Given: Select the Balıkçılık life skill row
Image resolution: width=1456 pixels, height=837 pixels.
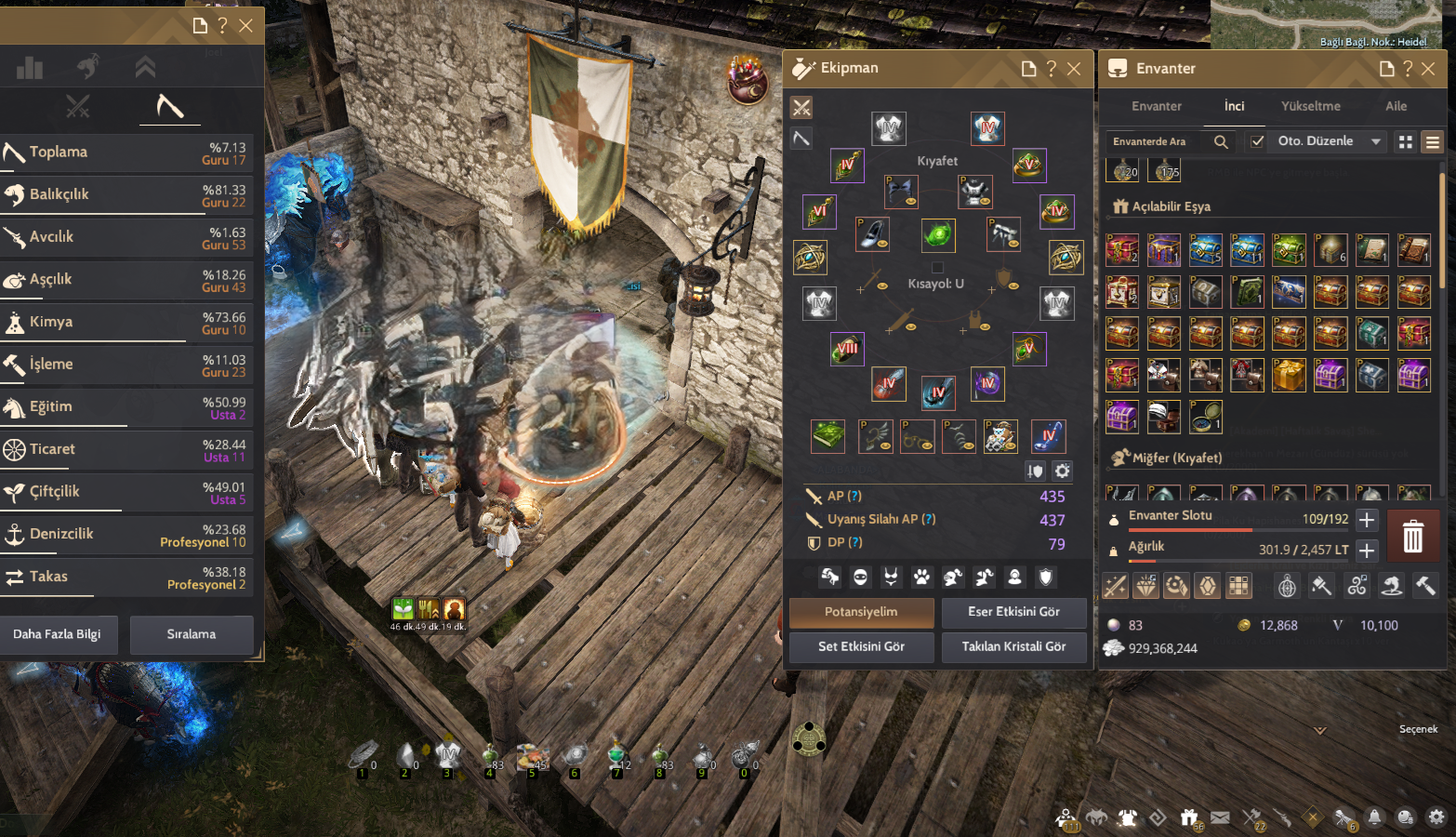Looking at the screenshot, I should (130, 194).
